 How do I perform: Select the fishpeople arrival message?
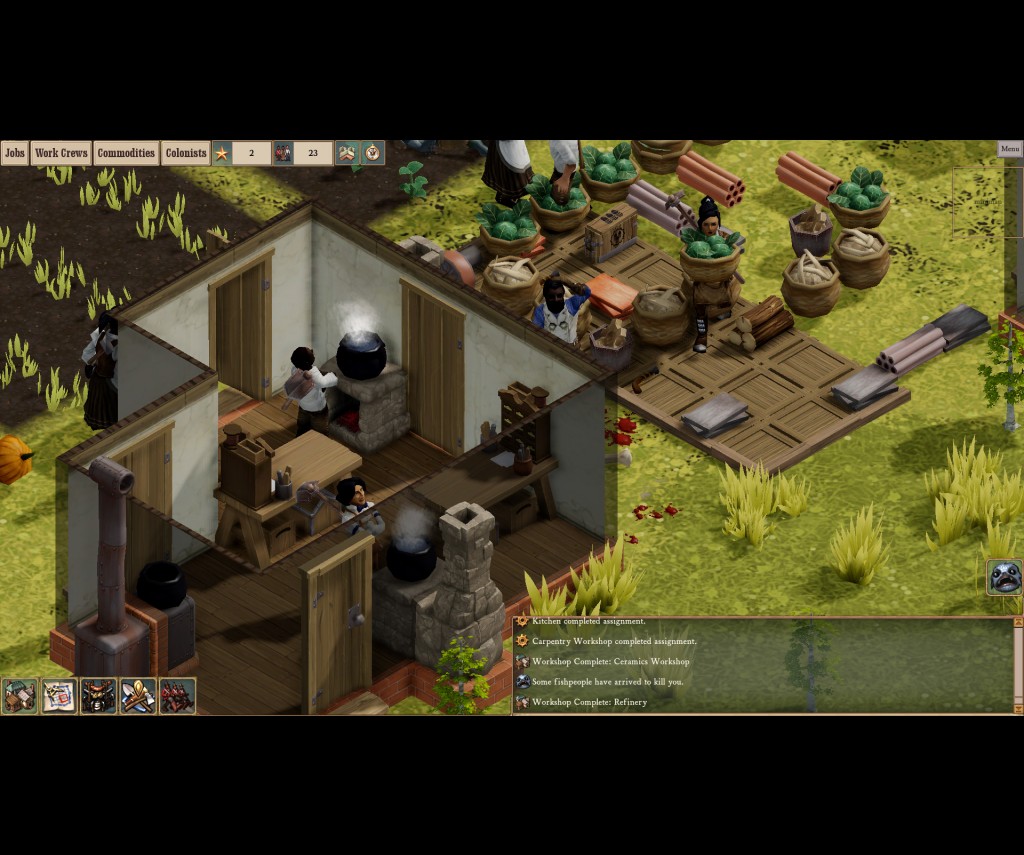(607, 682)
